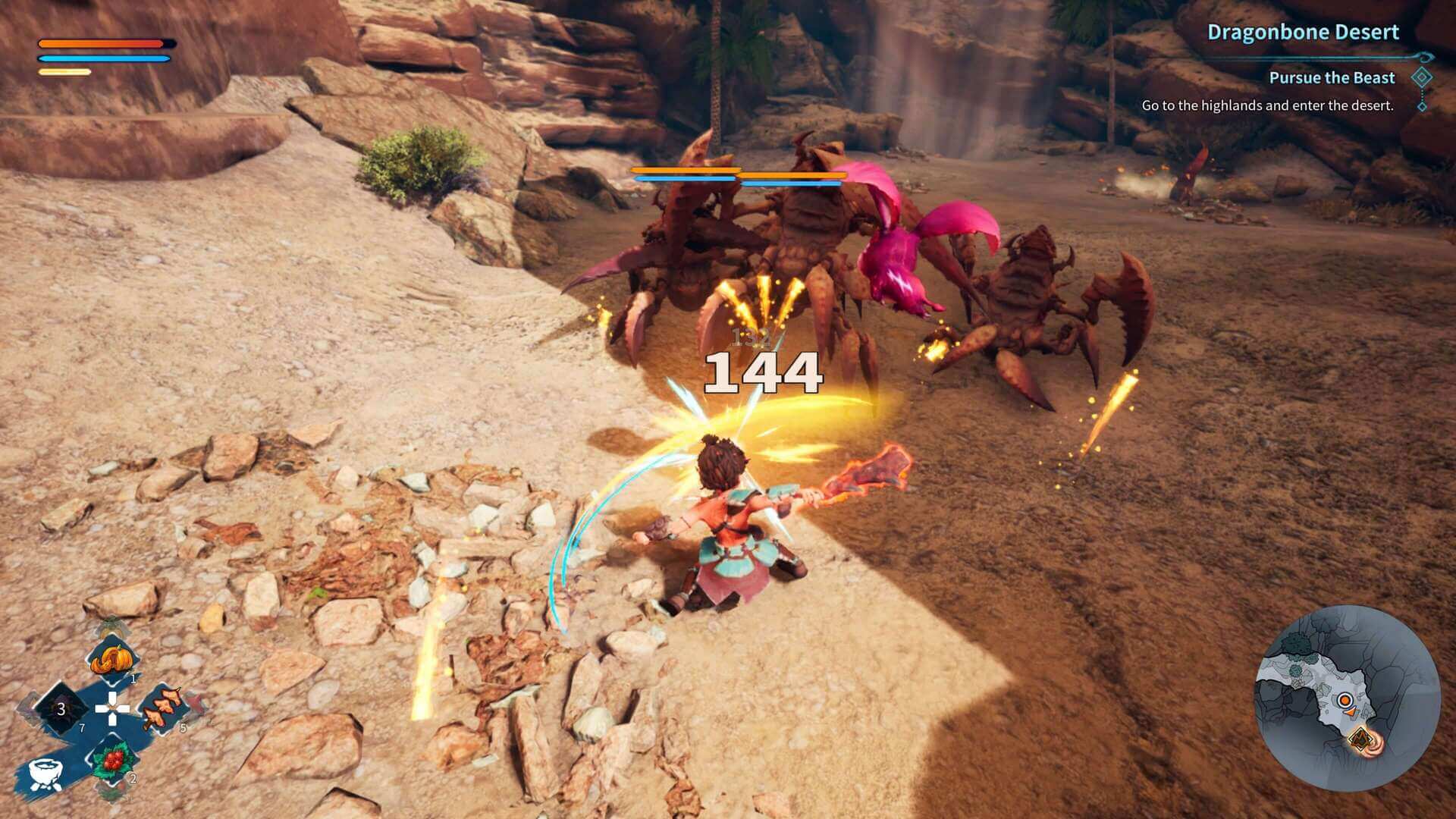The width and height of the screenshot is (1456, 819).
Task: Click the glowing quest marker on minimap
Action: click(x=1362, y=738)
